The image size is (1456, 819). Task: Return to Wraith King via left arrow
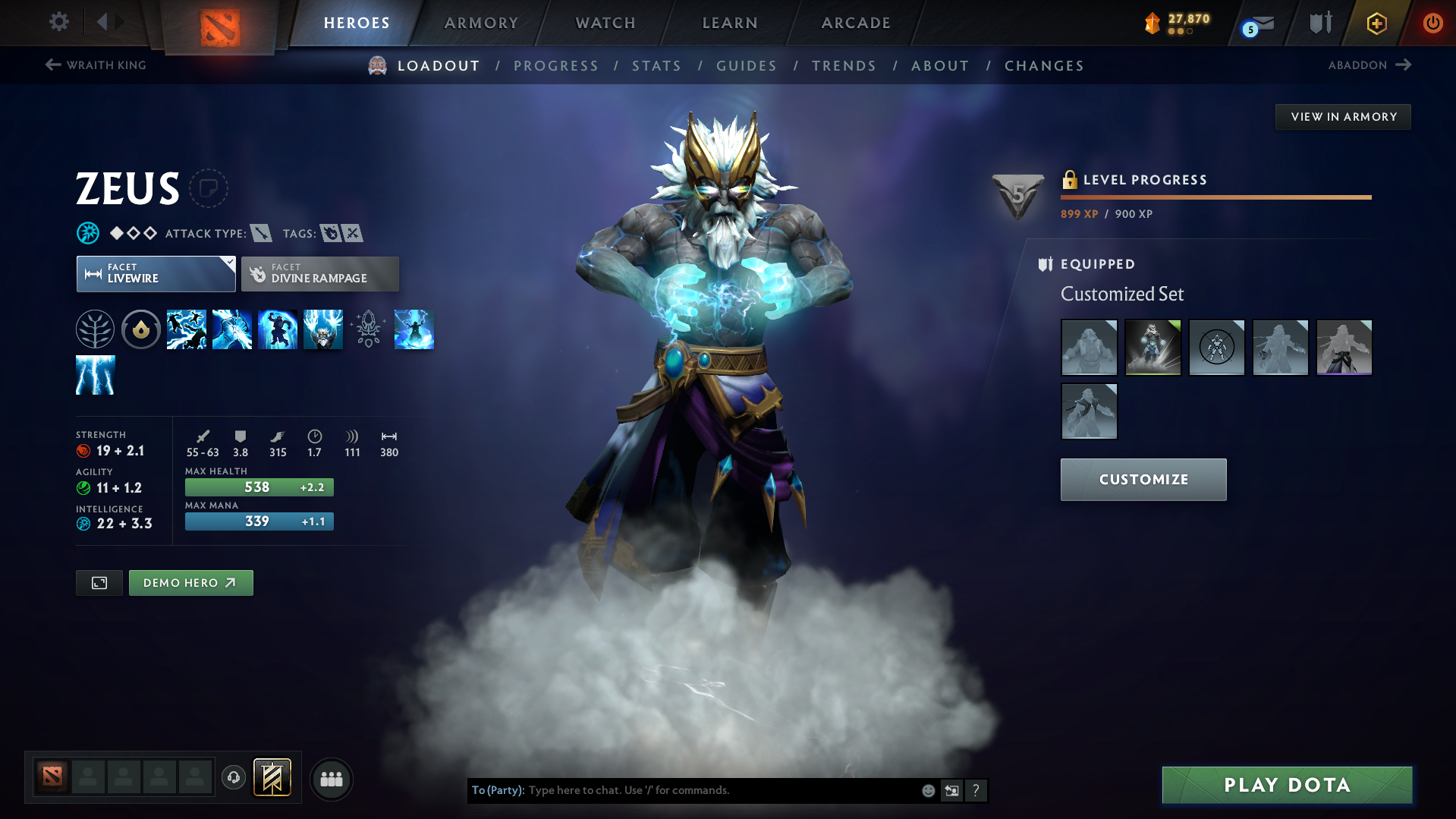tap(51, 65)
